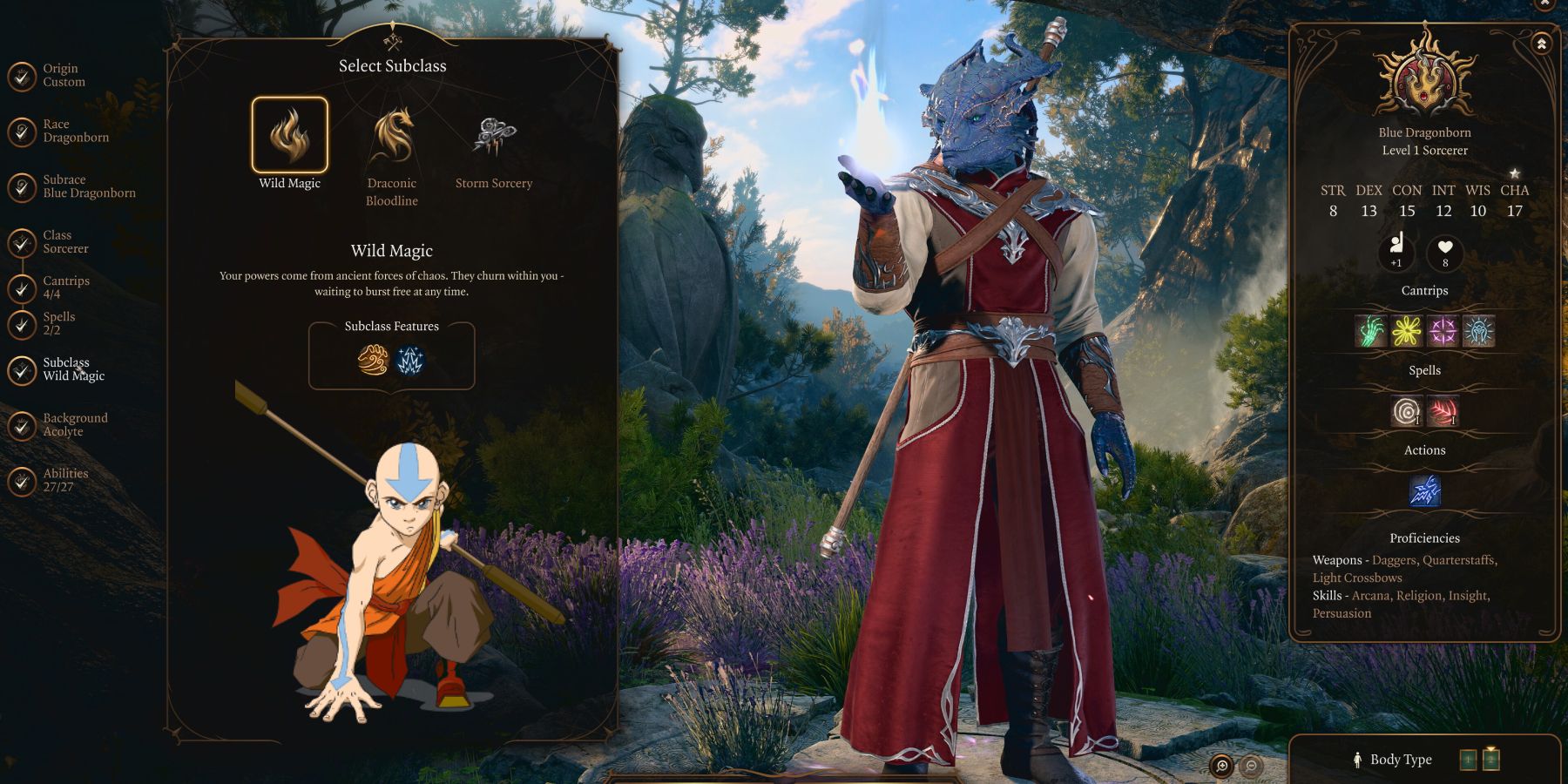1568x784 pixels.
Task: Collapse the character summary panel
Action: click(1541, 44)
